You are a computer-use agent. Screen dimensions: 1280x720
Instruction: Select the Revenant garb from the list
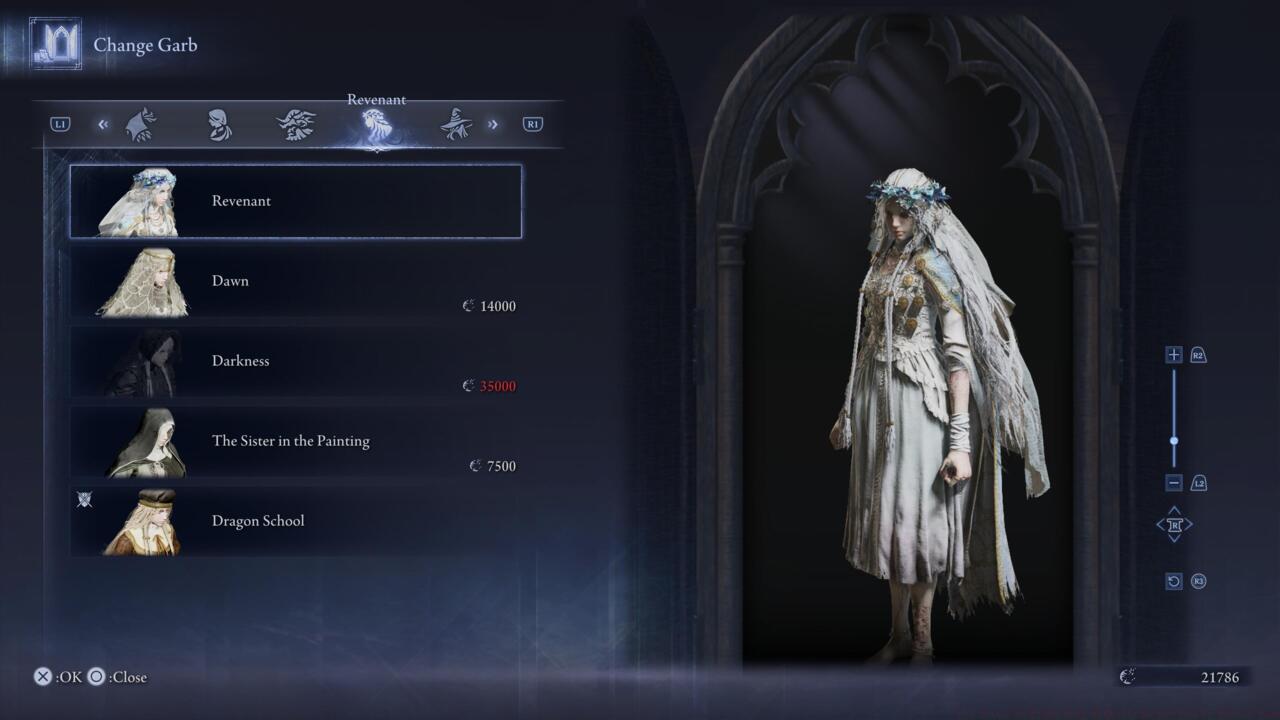[x=295, y=201]
